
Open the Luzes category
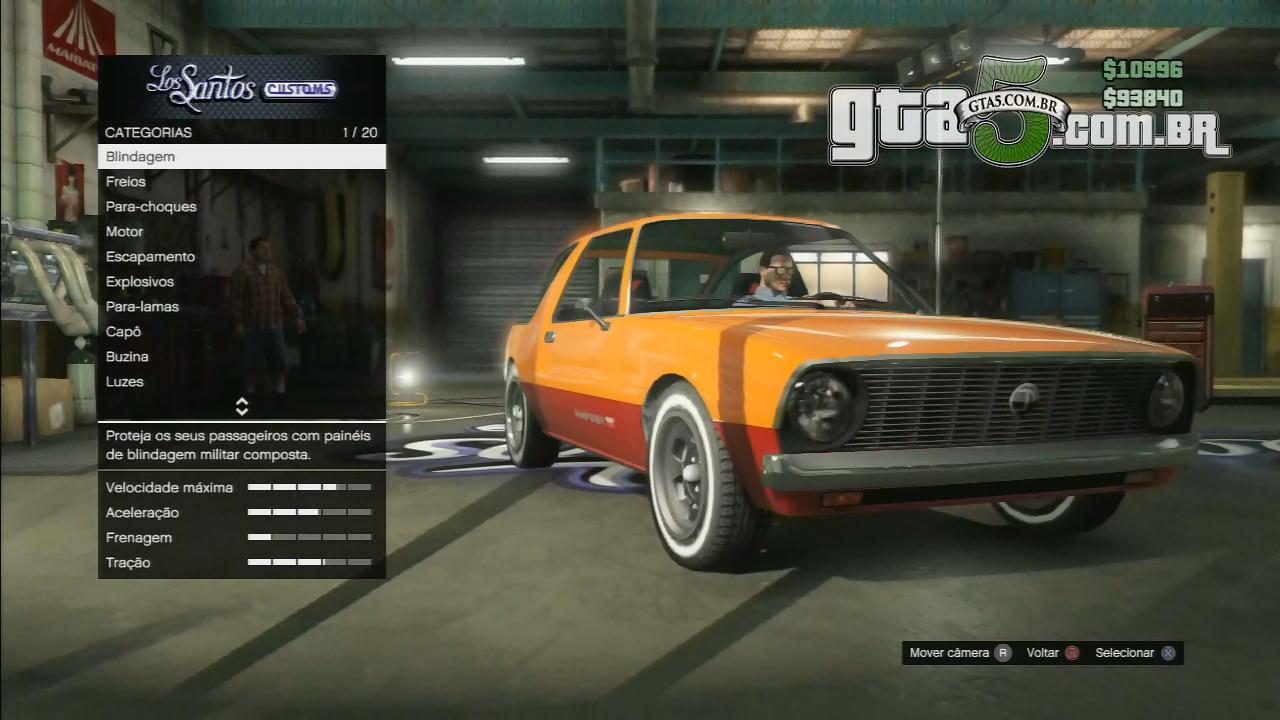click(x=125, y=381)
